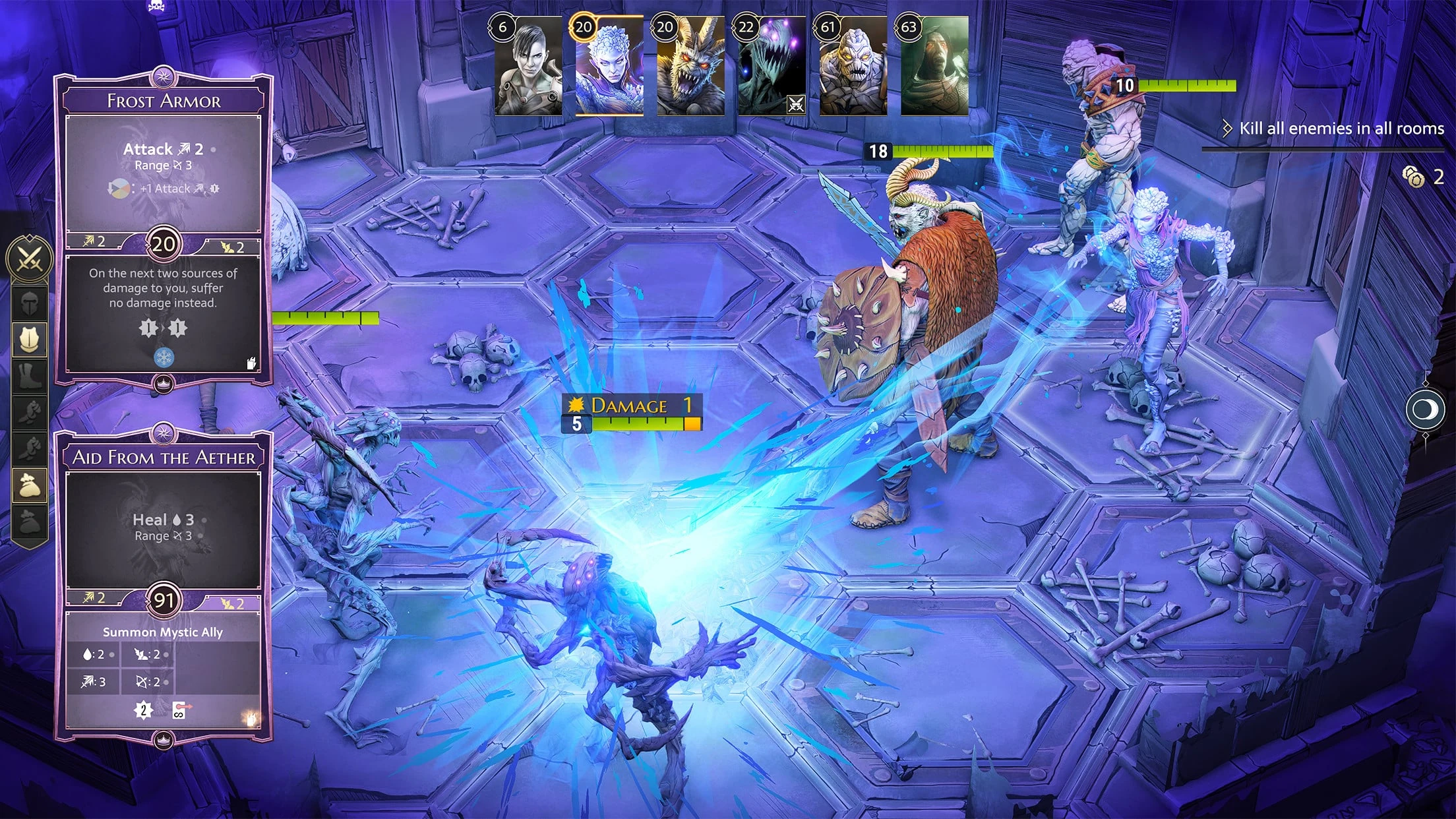Select the helmet equipment slot
Viewport: 1456px width, 819px height.
pos(29,303)
